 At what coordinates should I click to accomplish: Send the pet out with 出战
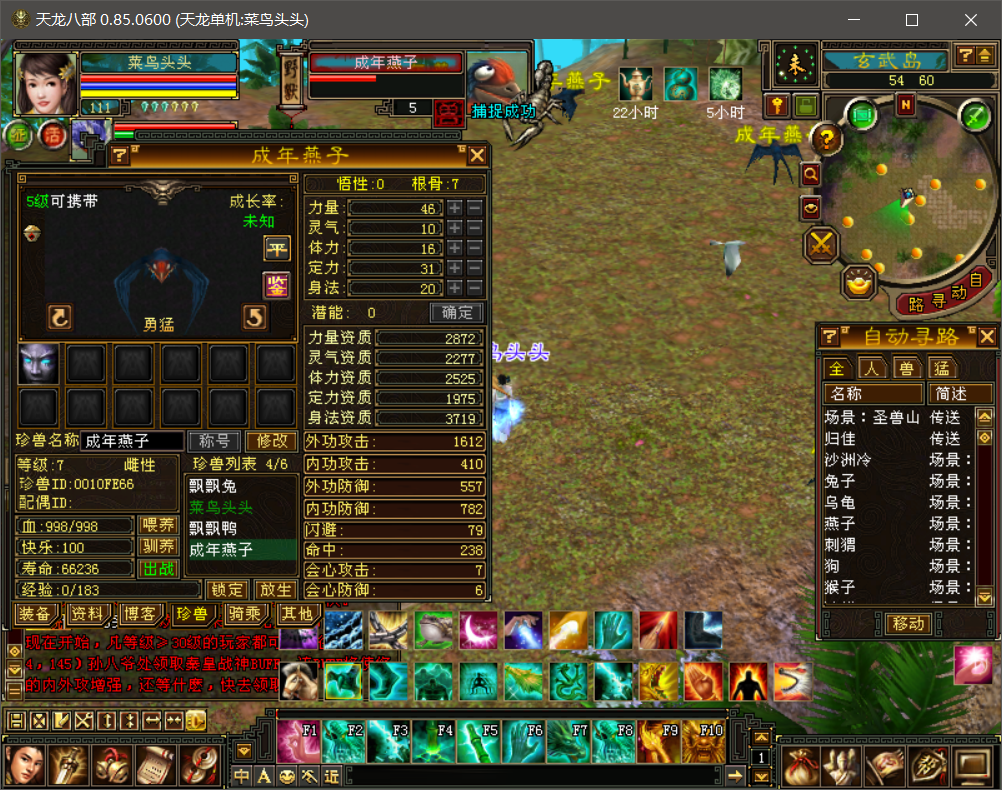(159, 569)
